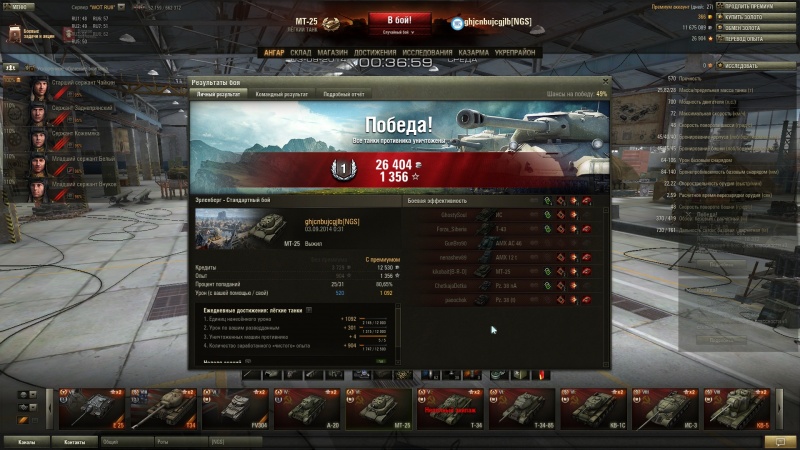Open the «Контакты» contacts list
Image resolution: width=800 pixels, height=450 pixels.
[75, 441]
